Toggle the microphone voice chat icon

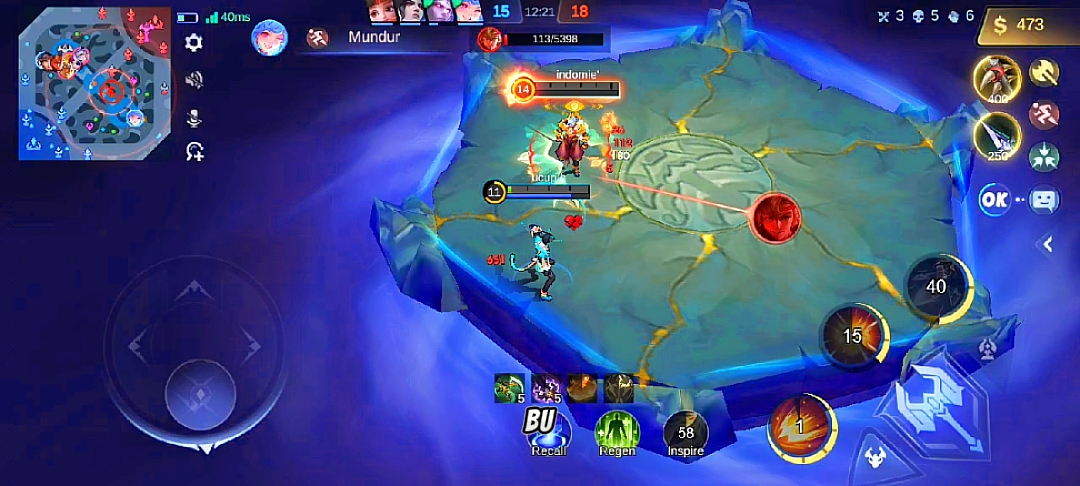coord(194,117)
